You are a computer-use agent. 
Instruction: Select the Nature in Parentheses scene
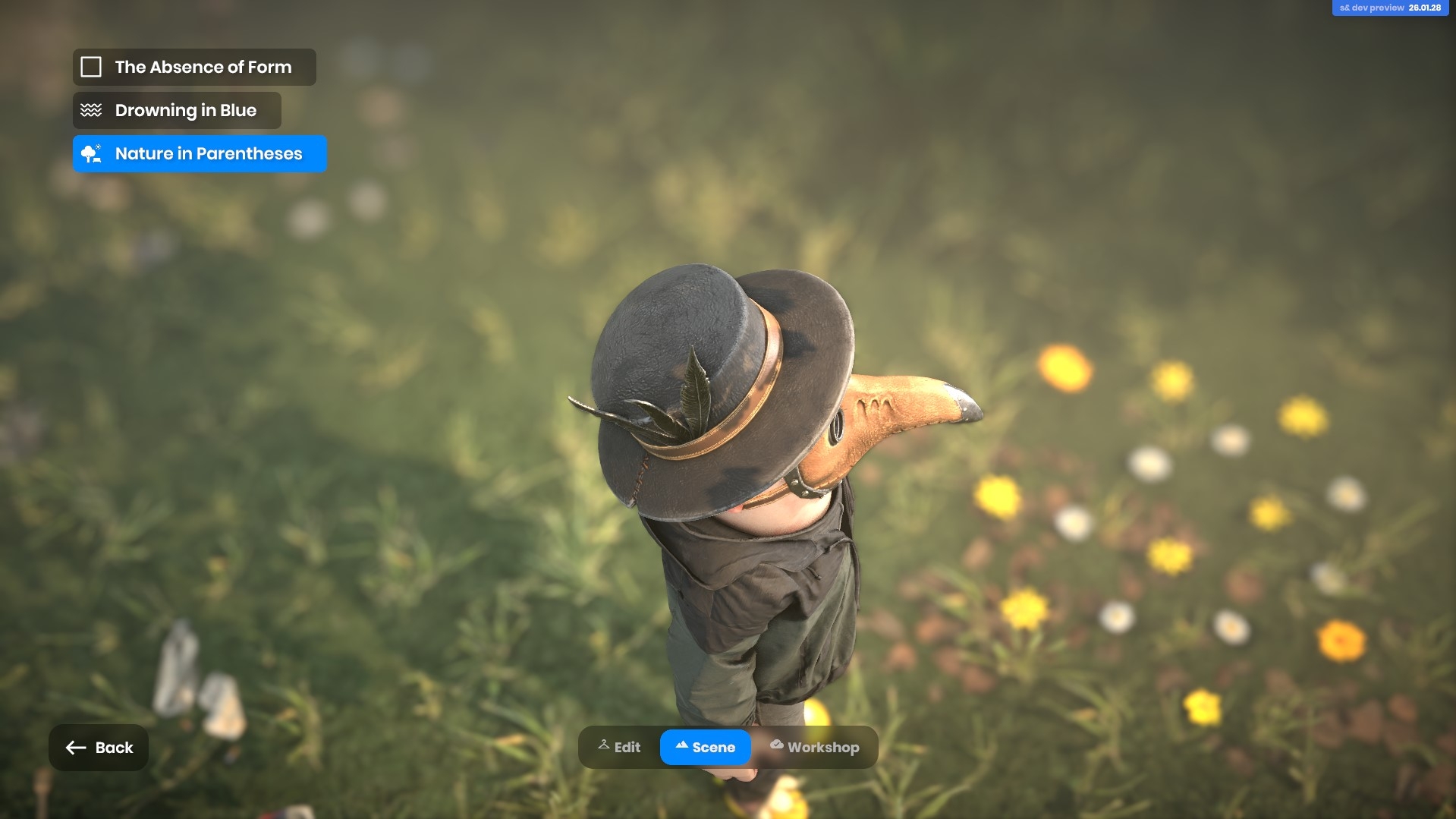coord(200,154)
